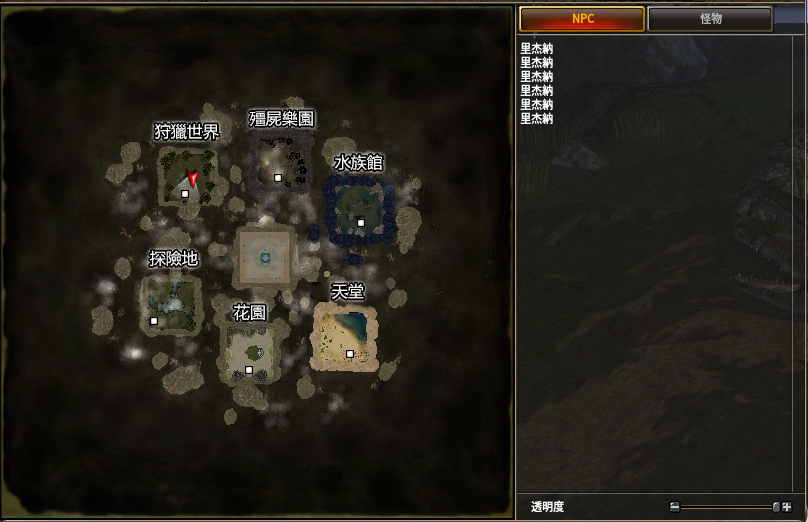This screenshot has height=522, width=808.
Task: Select the white NPC marker in 殭屍樂園
Action: point(278,178)
